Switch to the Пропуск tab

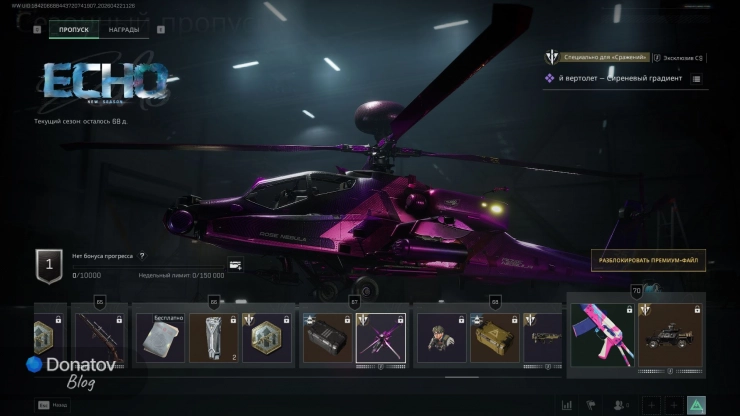tap(74, 30)
